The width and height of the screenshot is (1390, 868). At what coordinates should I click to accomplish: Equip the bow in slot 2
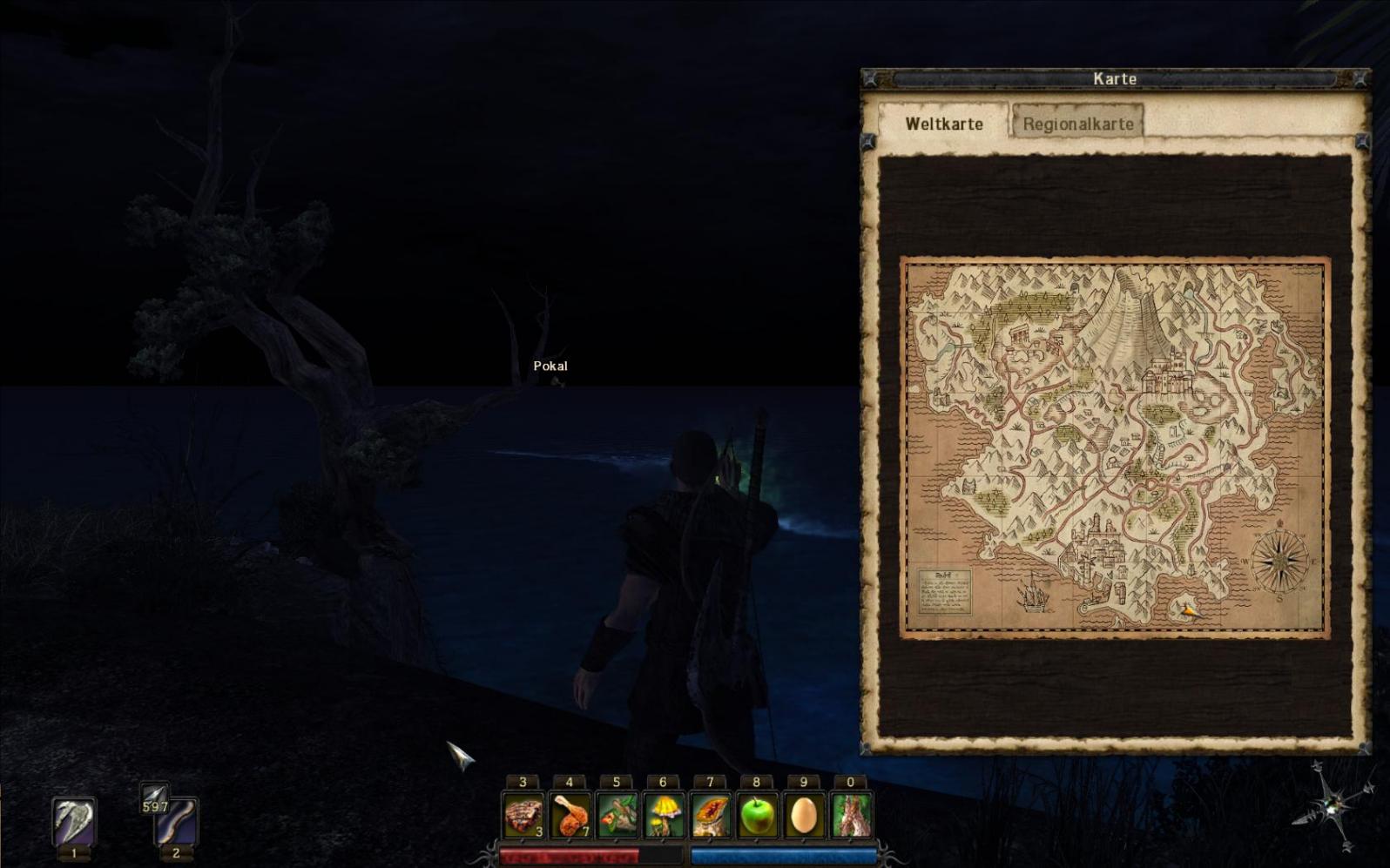click(176, 822)
